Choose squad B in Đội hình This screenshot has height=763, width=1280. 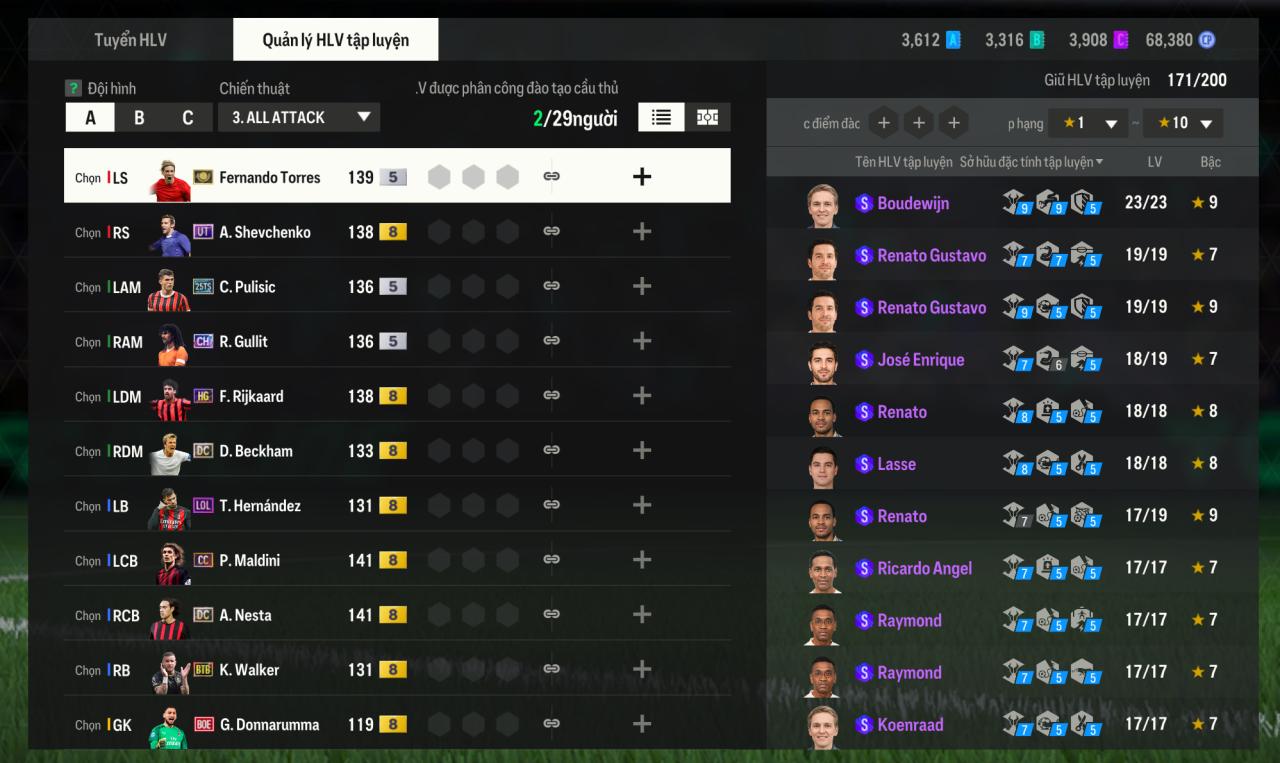[x=139, y=118]
